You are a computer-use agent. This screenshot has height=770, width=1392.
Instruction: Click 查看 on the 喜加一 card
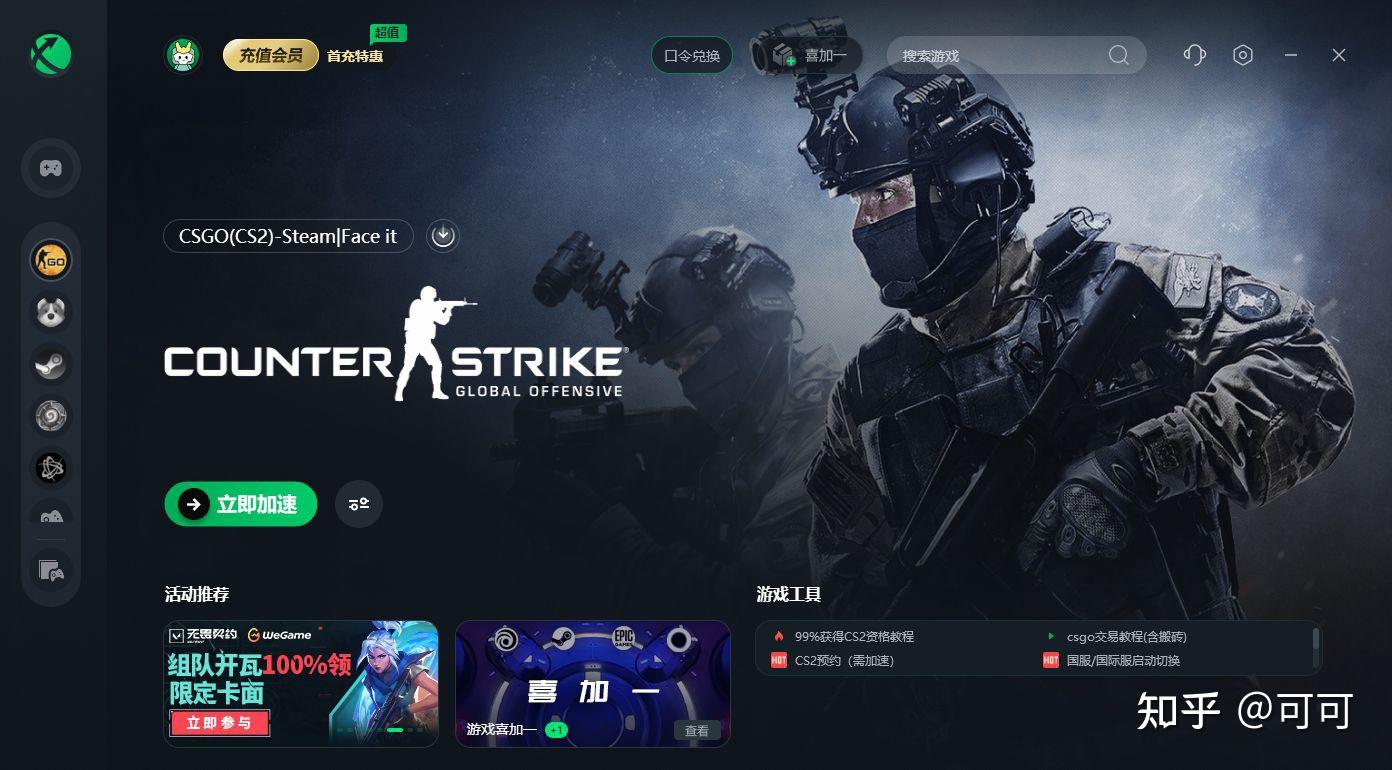tap(697, 730)
